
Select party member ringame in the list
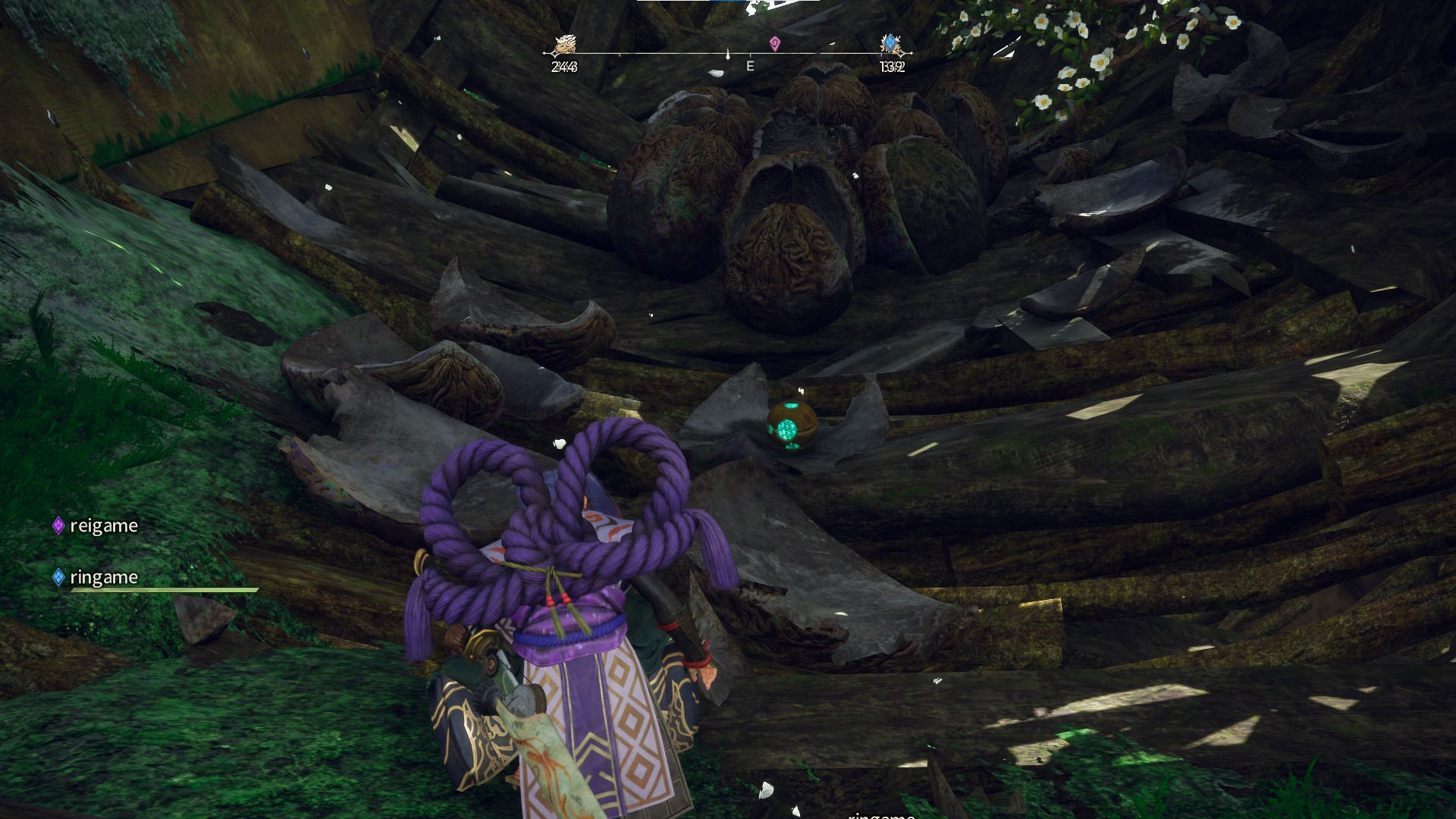(103, 577)
